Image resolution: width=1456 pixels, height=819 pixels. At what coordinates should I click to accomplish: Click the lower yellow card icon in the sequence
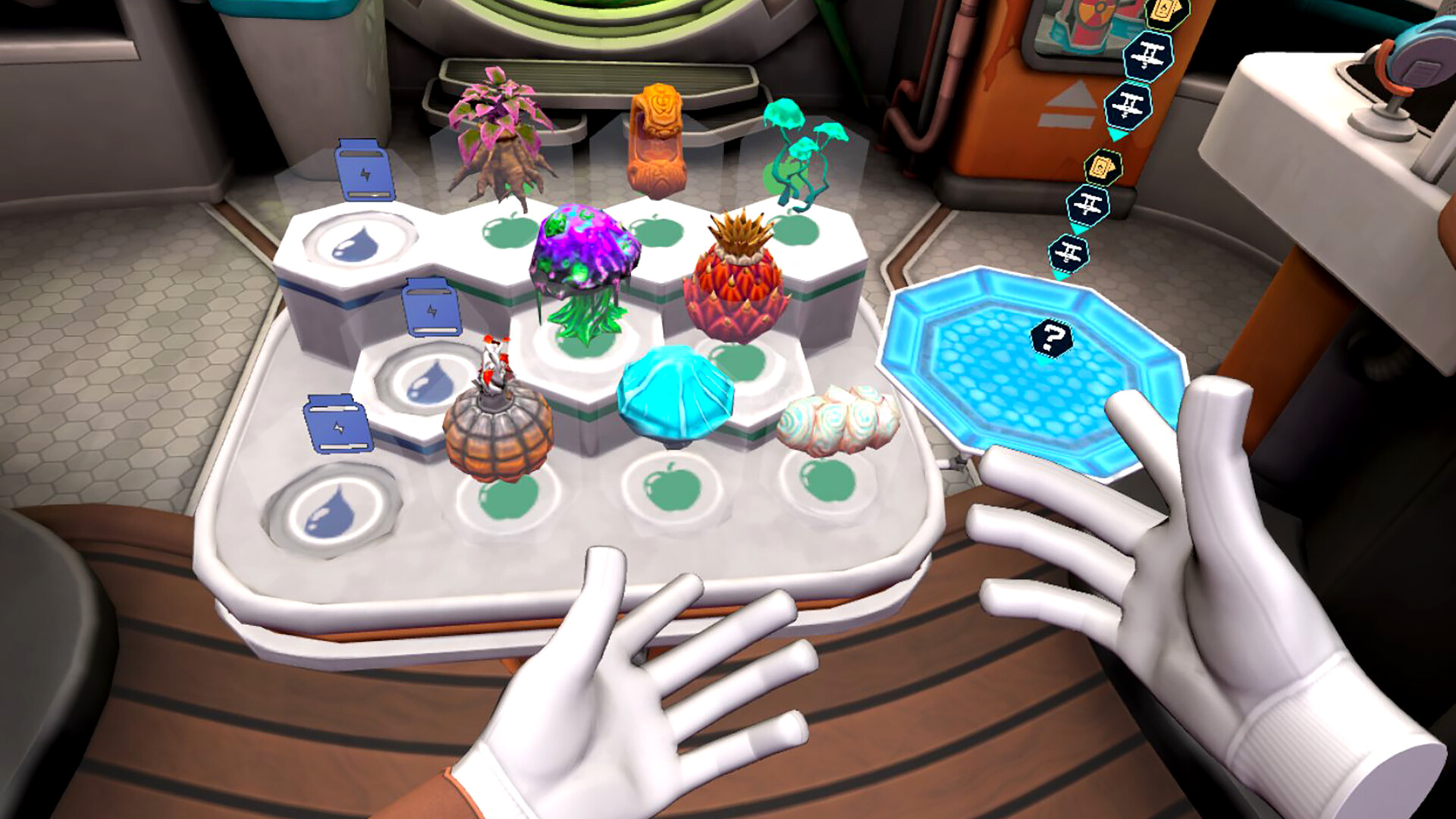point(1101,167)
